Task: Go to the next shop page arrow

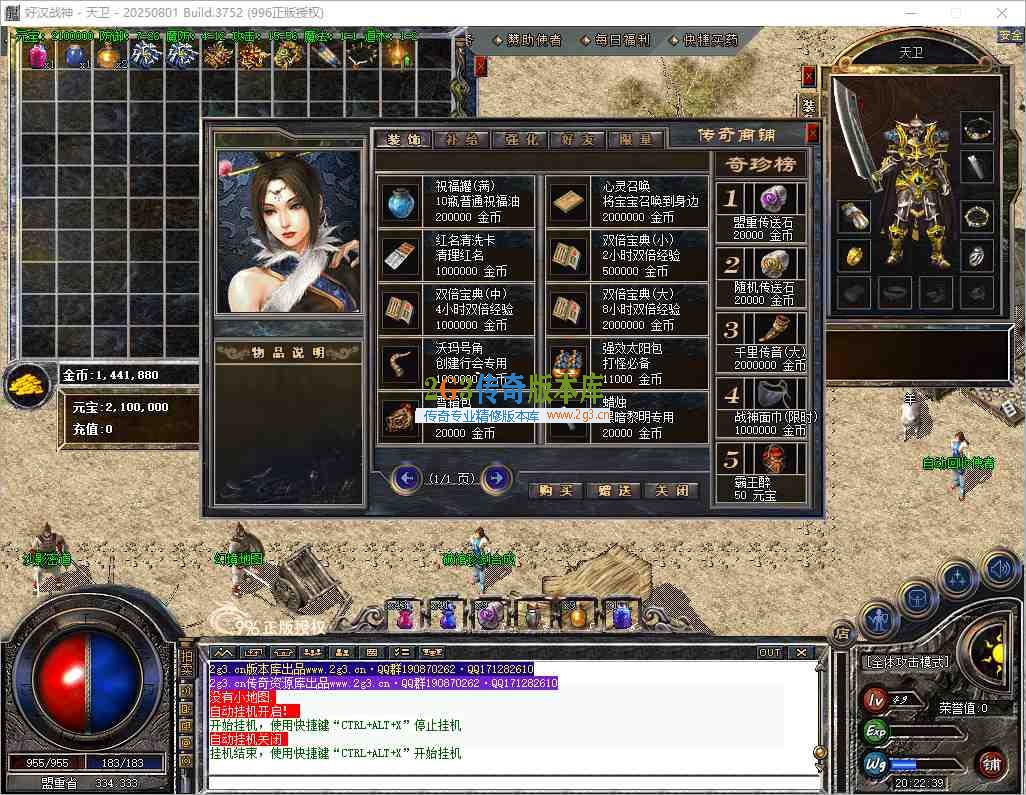Action: click(x=496, y=478)
